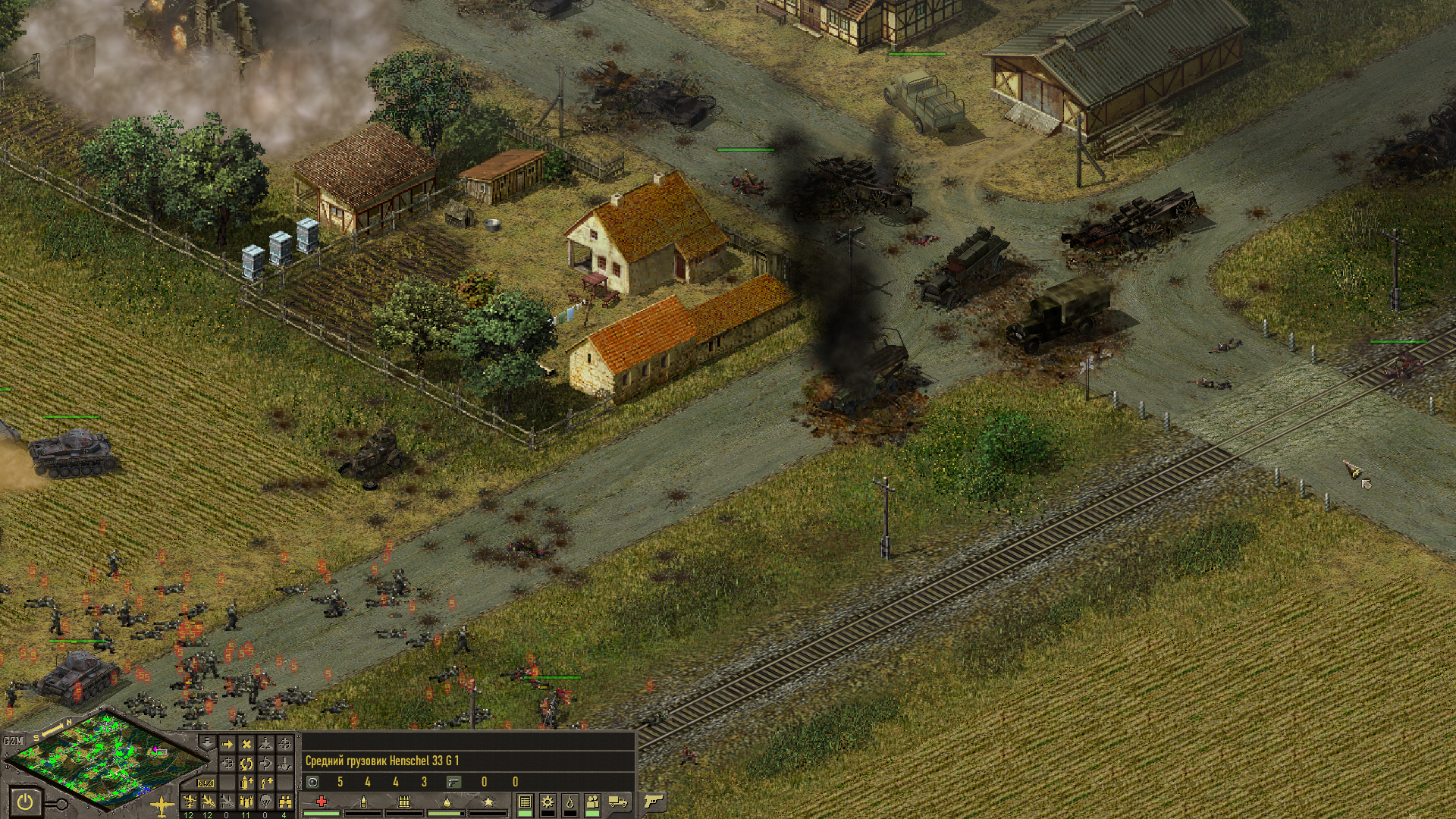
Task: Open the menu with the power button
Action: pyautogui.click(x=26, y=802)
